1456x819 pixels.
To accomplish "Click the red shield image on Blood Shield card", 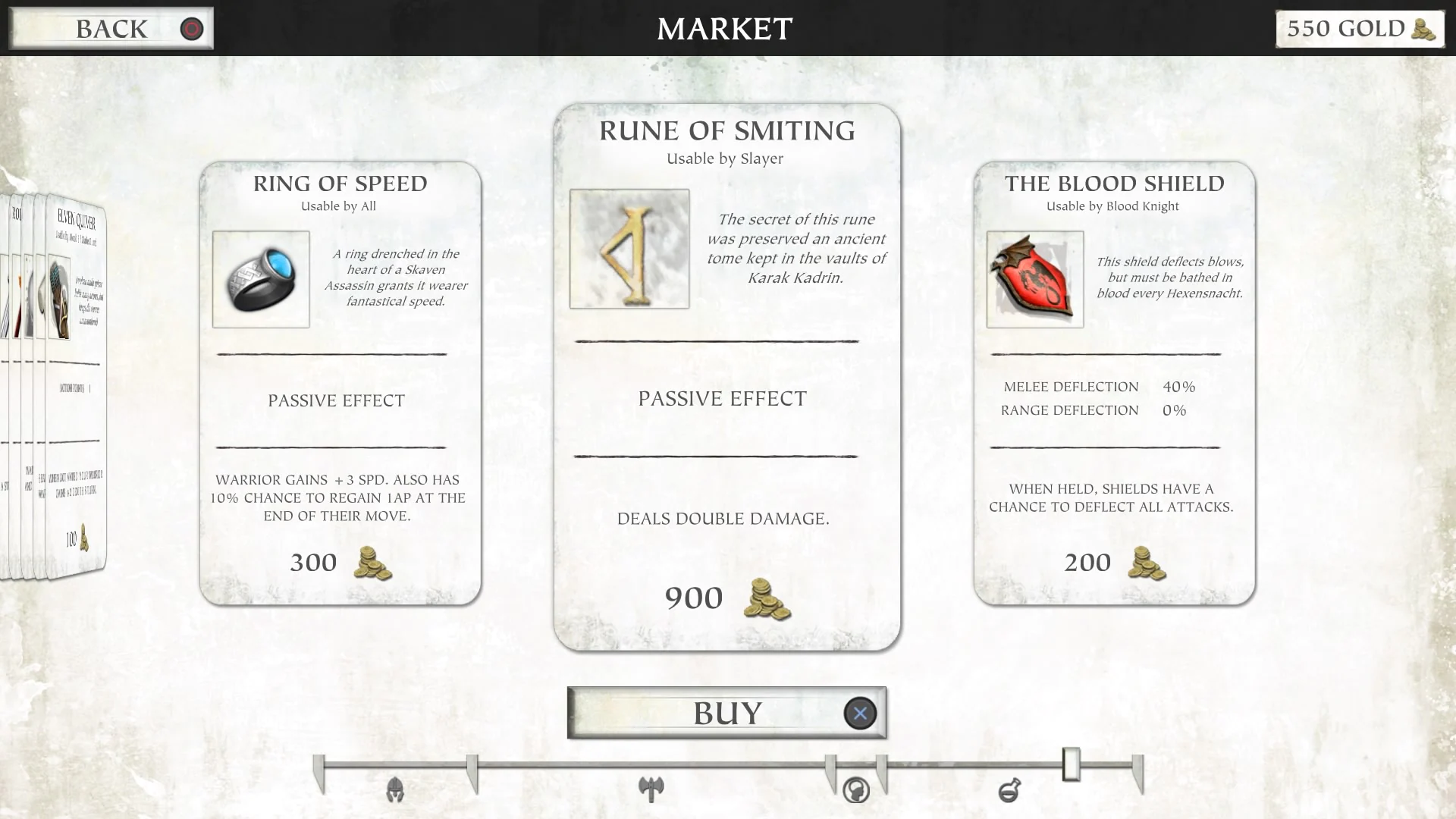I will 1034,278.
